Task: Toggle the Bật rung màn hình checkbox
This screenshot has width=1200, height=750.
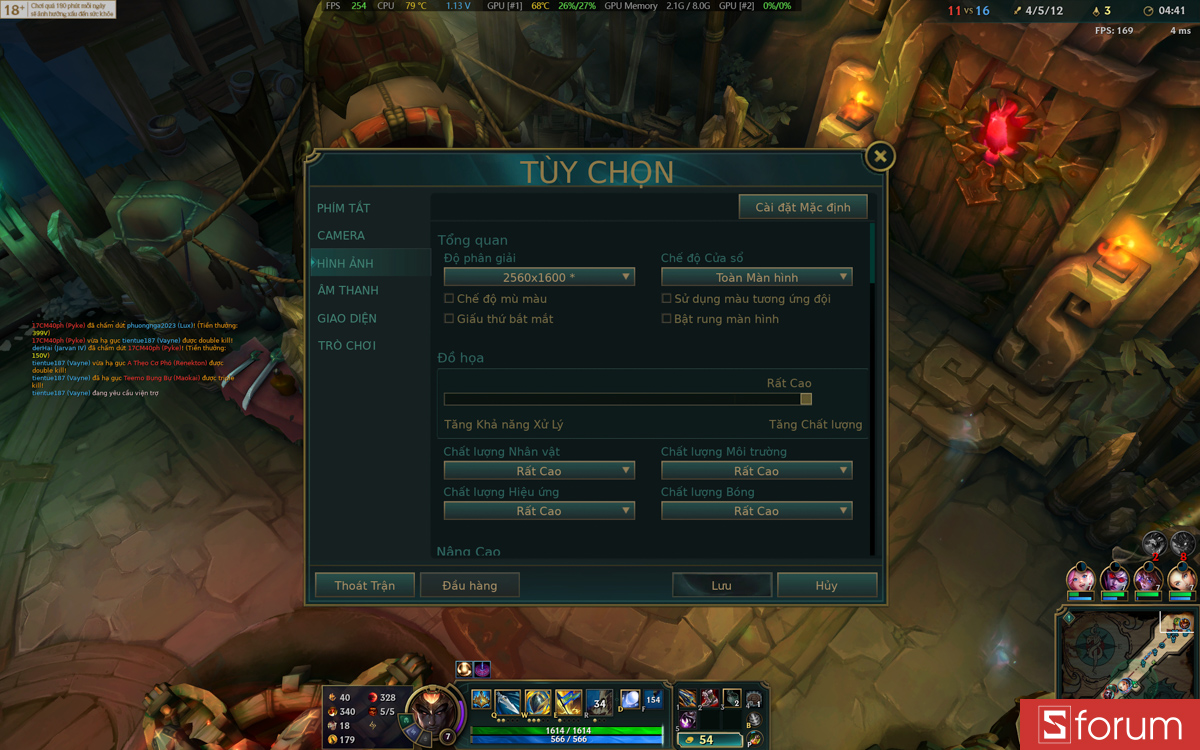Action: coord(667,319)
